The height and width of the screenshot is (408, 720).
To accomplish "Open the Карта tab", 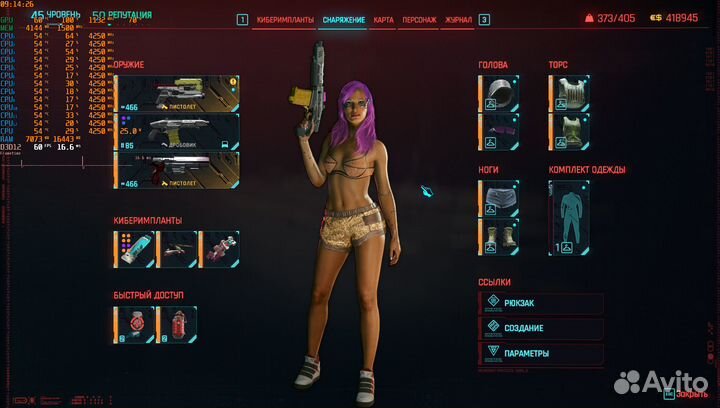I will (383, 19).
